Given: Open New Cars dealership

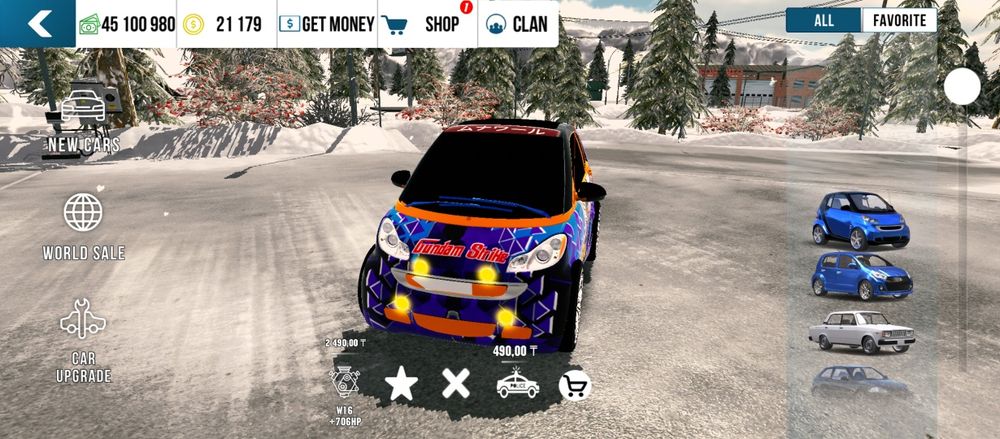Looking at the screenshot, I should (84, 118).
